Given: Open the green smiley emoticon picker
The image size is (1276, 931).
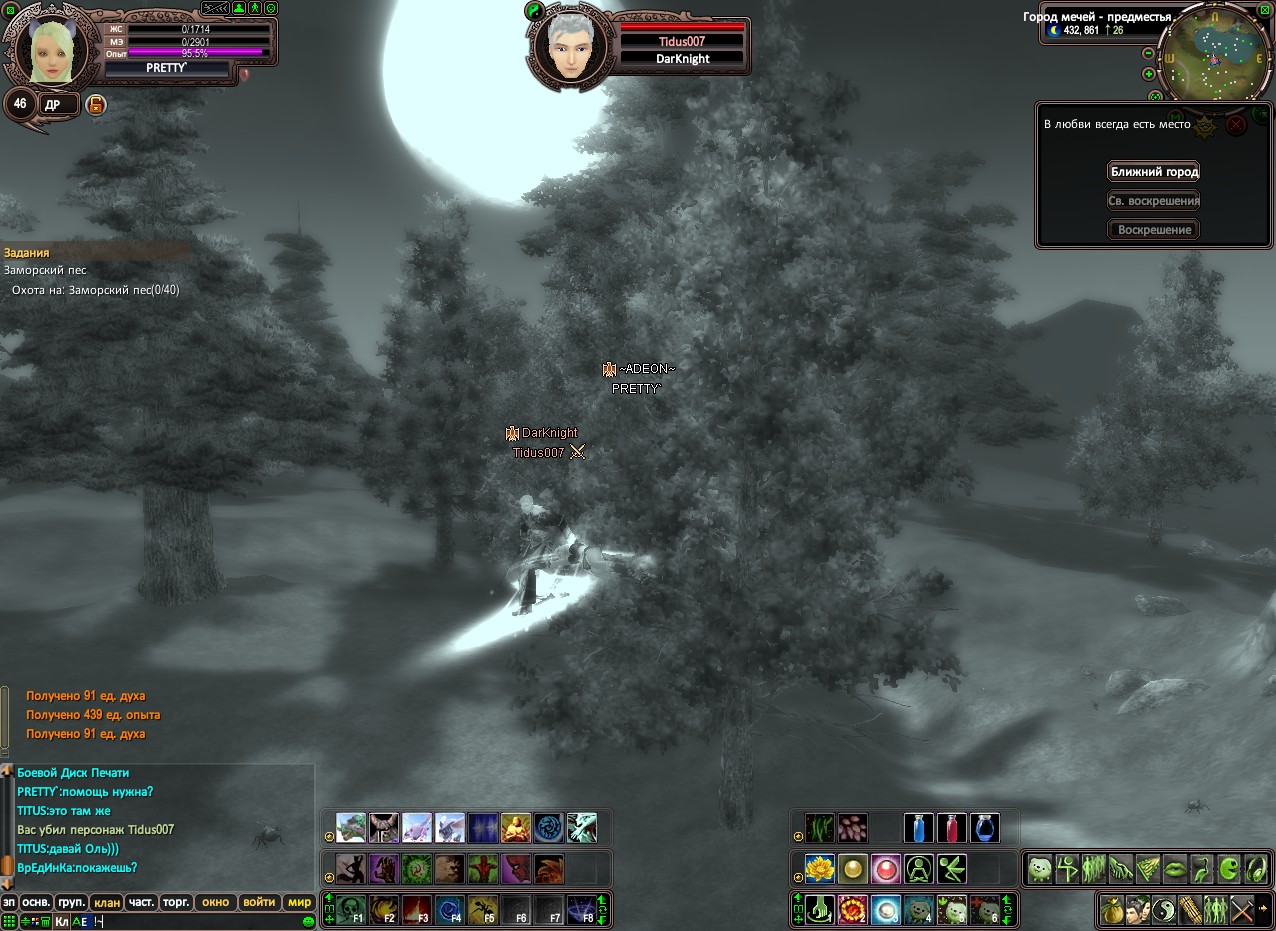Looking at the screenshot, I should point(309,921).
